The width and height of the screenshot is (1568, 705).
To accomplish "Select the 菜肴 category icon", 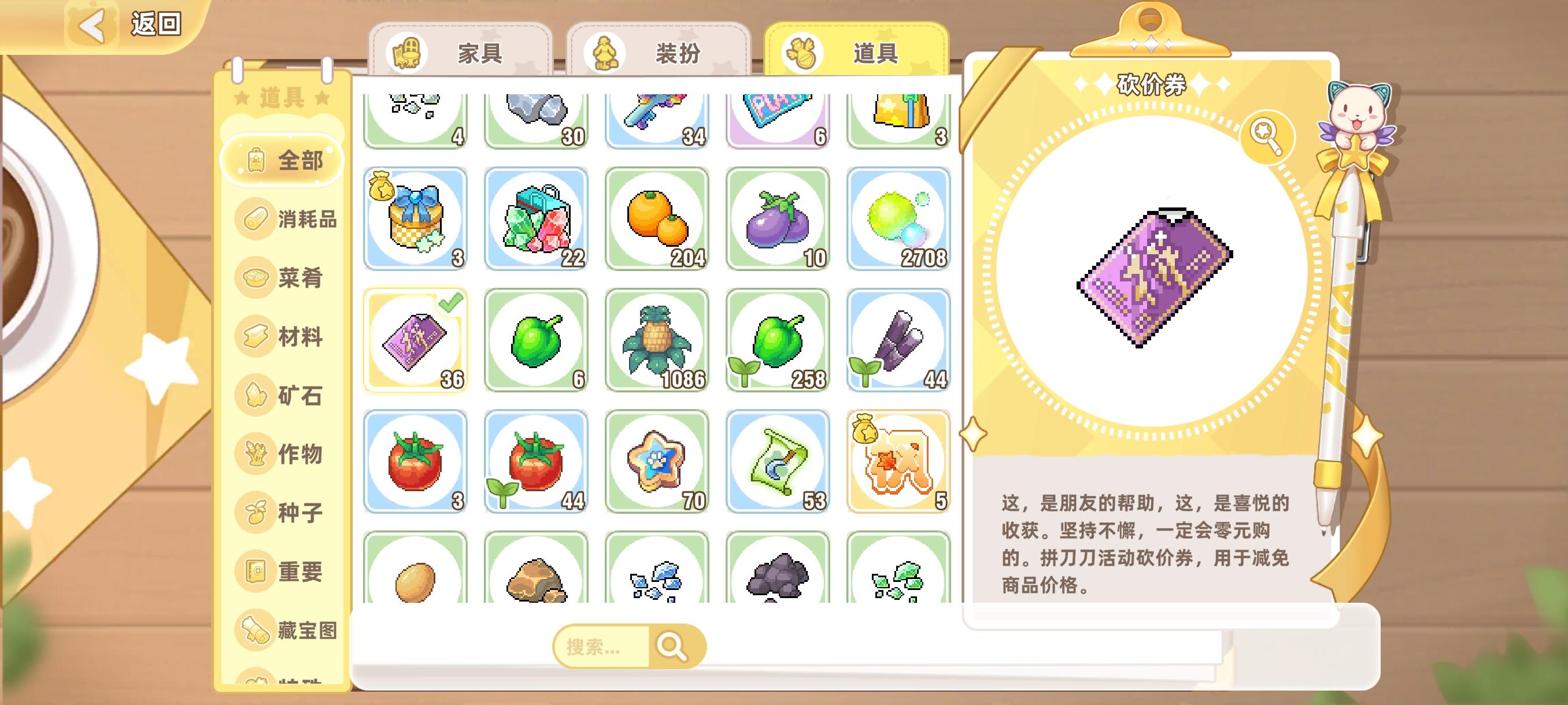I will (x=286, y=278).
